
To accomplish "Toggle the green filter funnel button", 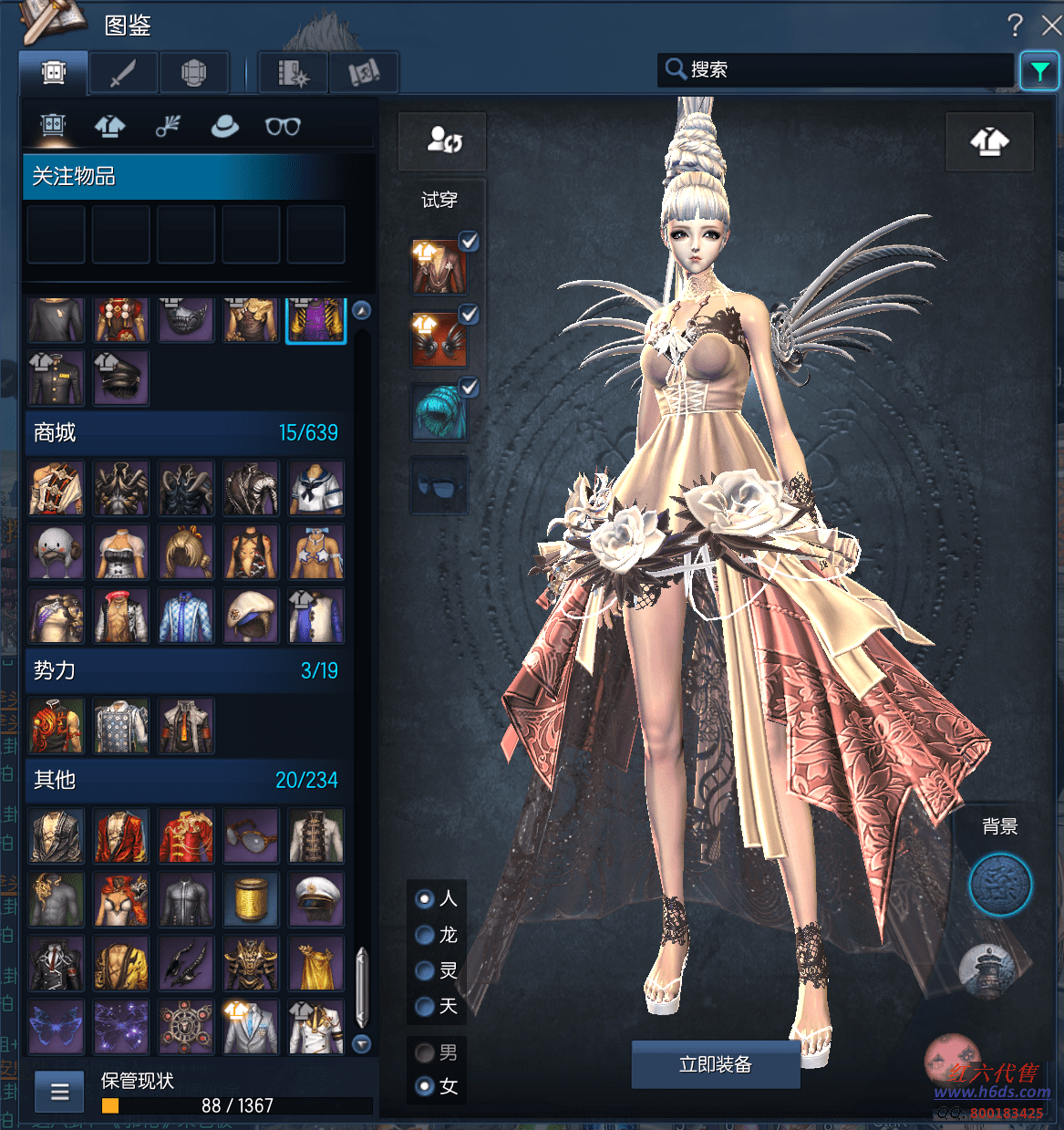I will pyautogui.click(x=1039, y=71).
